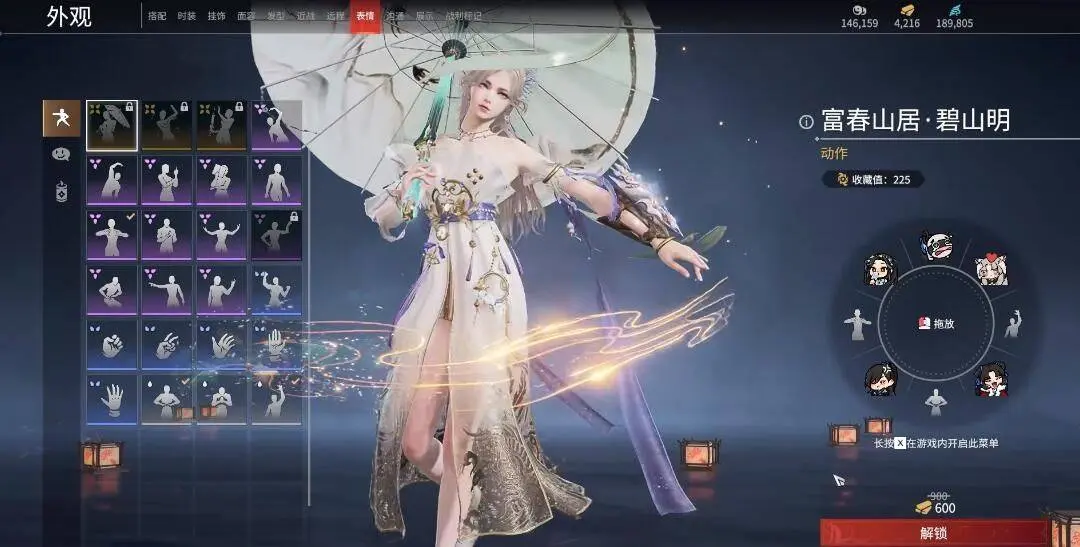Switch to the smiley face emote category
Viewport: 1080px width, 547px height.
coord(61,155)
